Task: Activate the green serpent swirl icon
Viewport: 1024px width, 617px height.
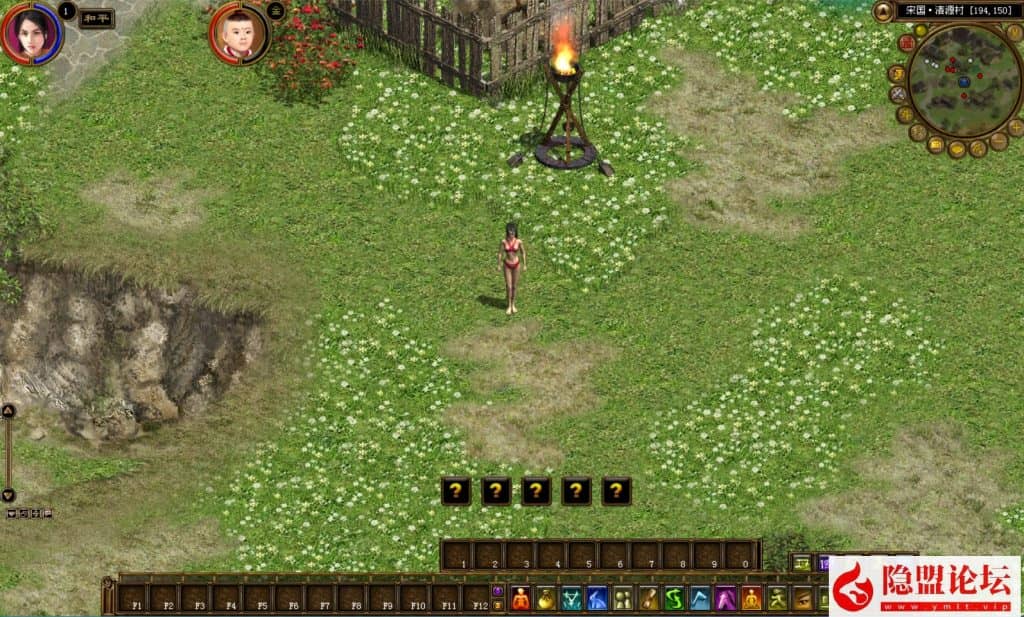Action: pos(674,598)
